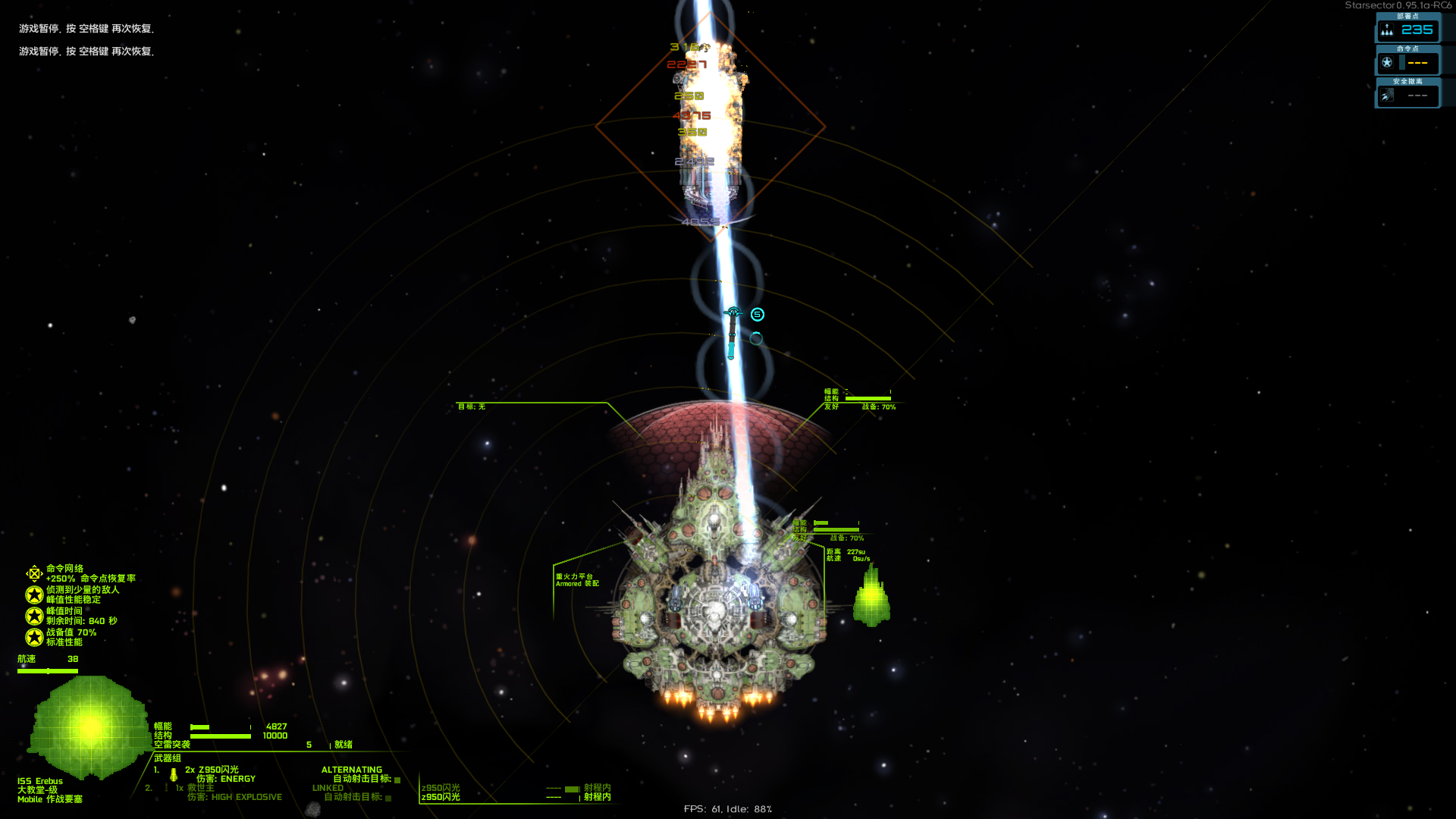The width and height of the screenshot is (1456, 819).
Task: Click the 安全撤离 safe retreat icon
Action: [x=1387, y=96]
